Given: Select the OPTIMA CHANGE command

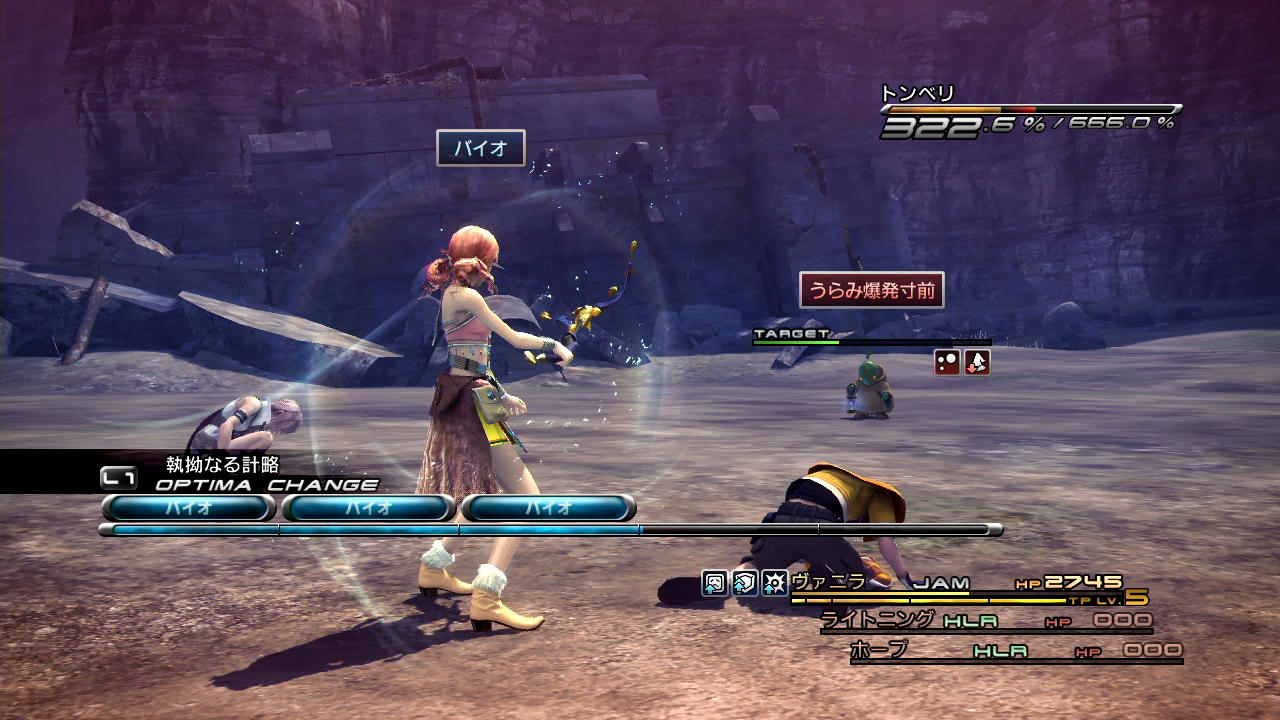Looking at the screenshot, I should pos(266,485).
